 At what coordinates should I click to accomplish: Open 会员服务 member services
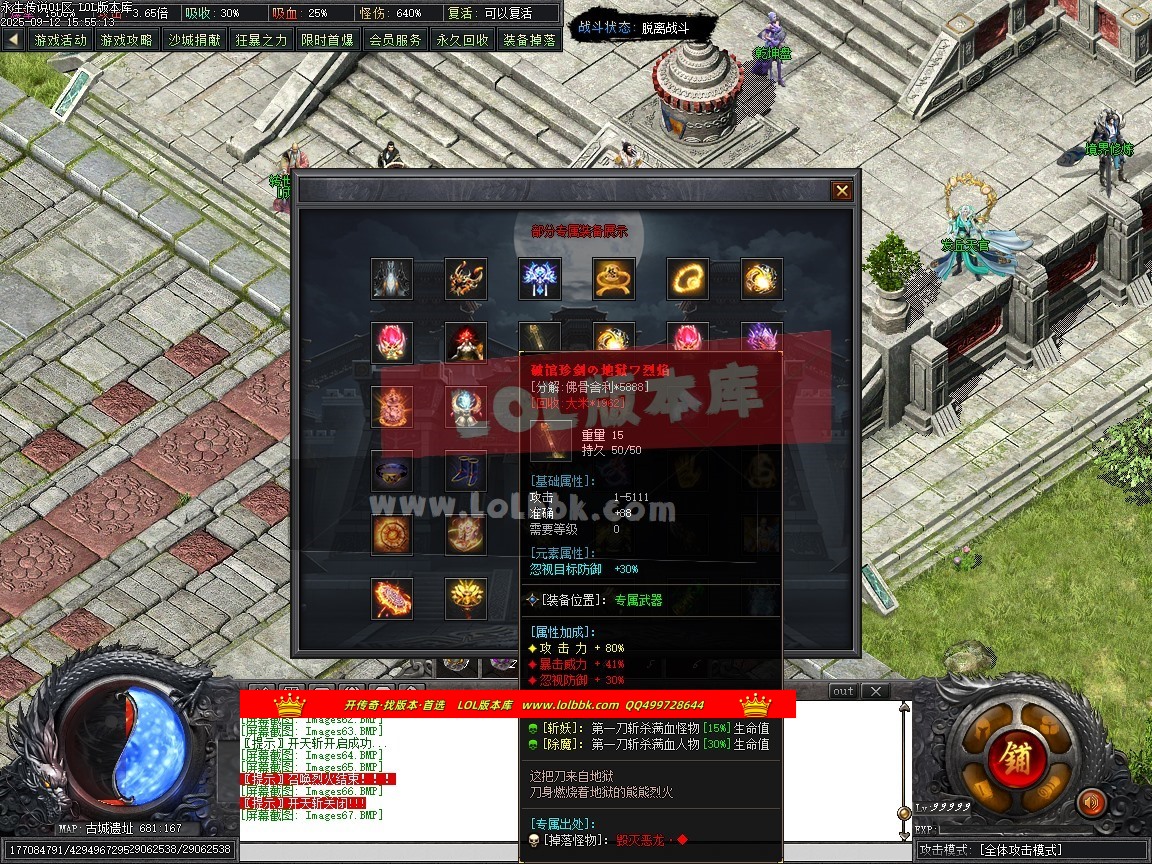click(394, 40)
